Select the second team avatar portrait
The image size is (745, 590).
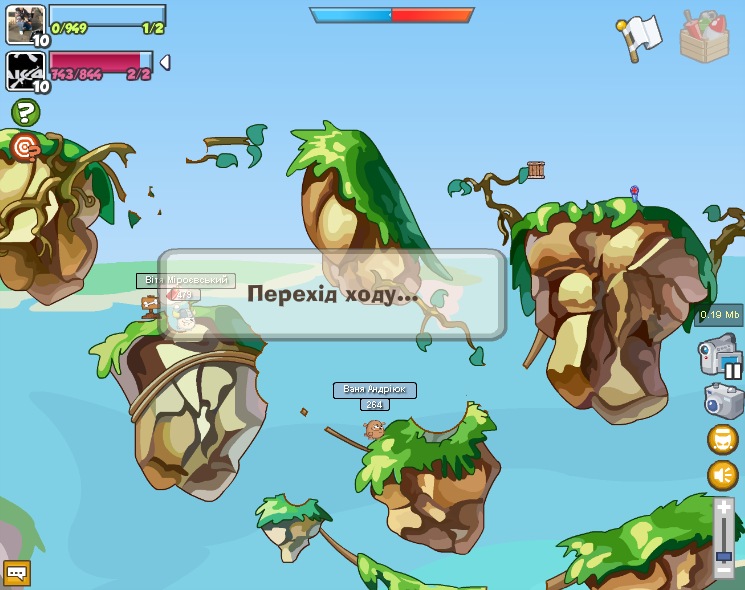tap(26, 70)
